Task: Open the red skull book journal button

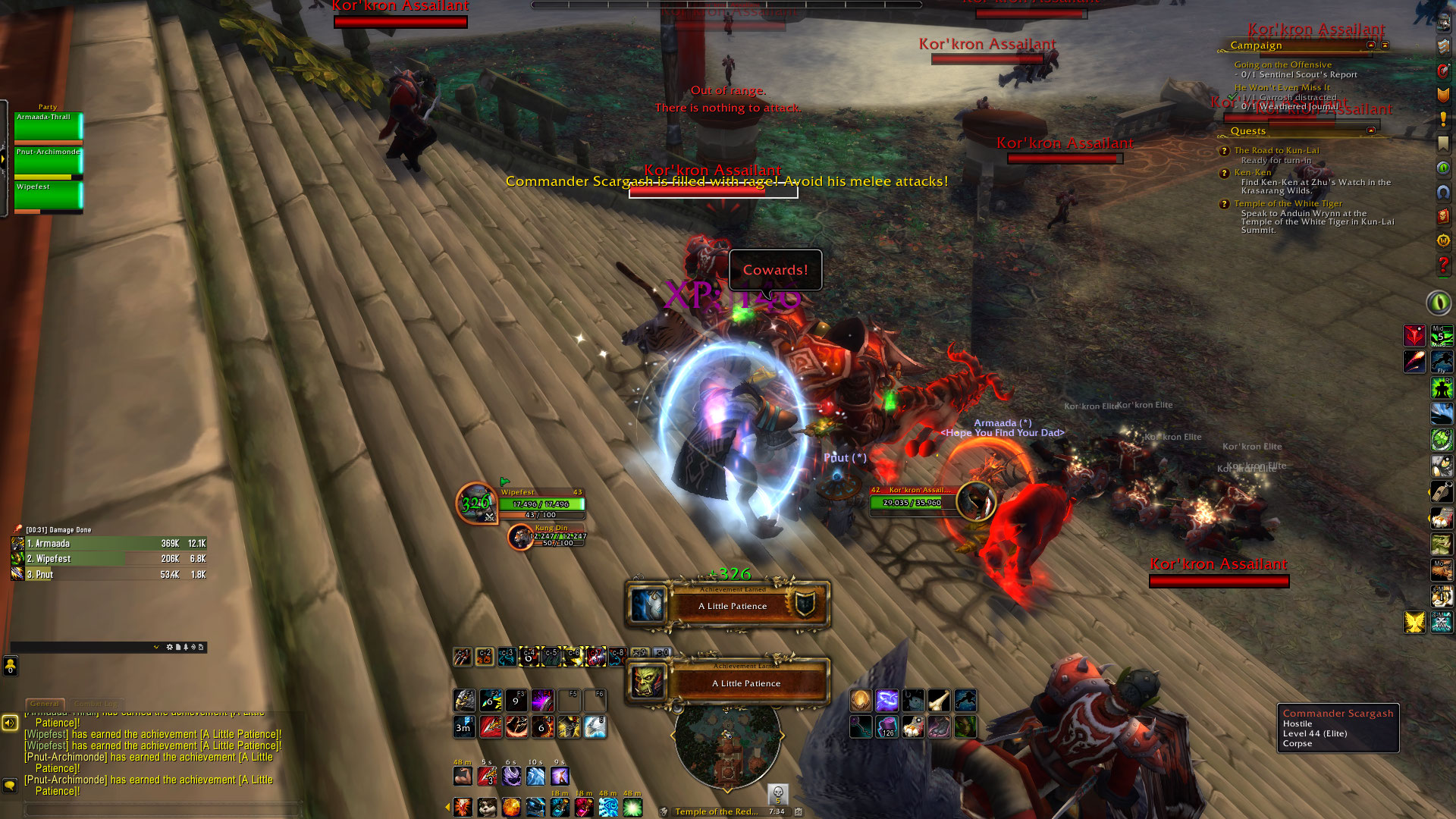Action: (1442, 216)
